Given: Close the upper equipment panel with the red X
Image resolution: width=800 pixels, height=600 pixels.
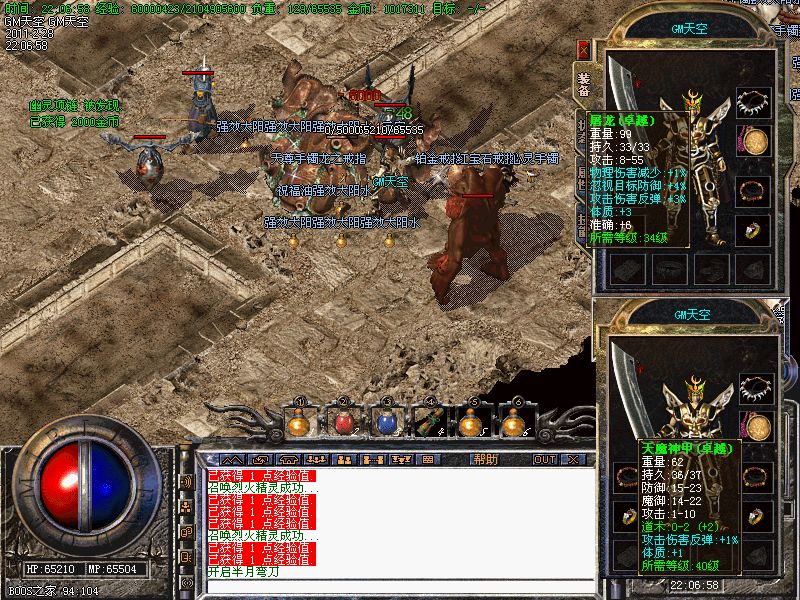Looking at the screenshot, I should click(x=584, y=49).
